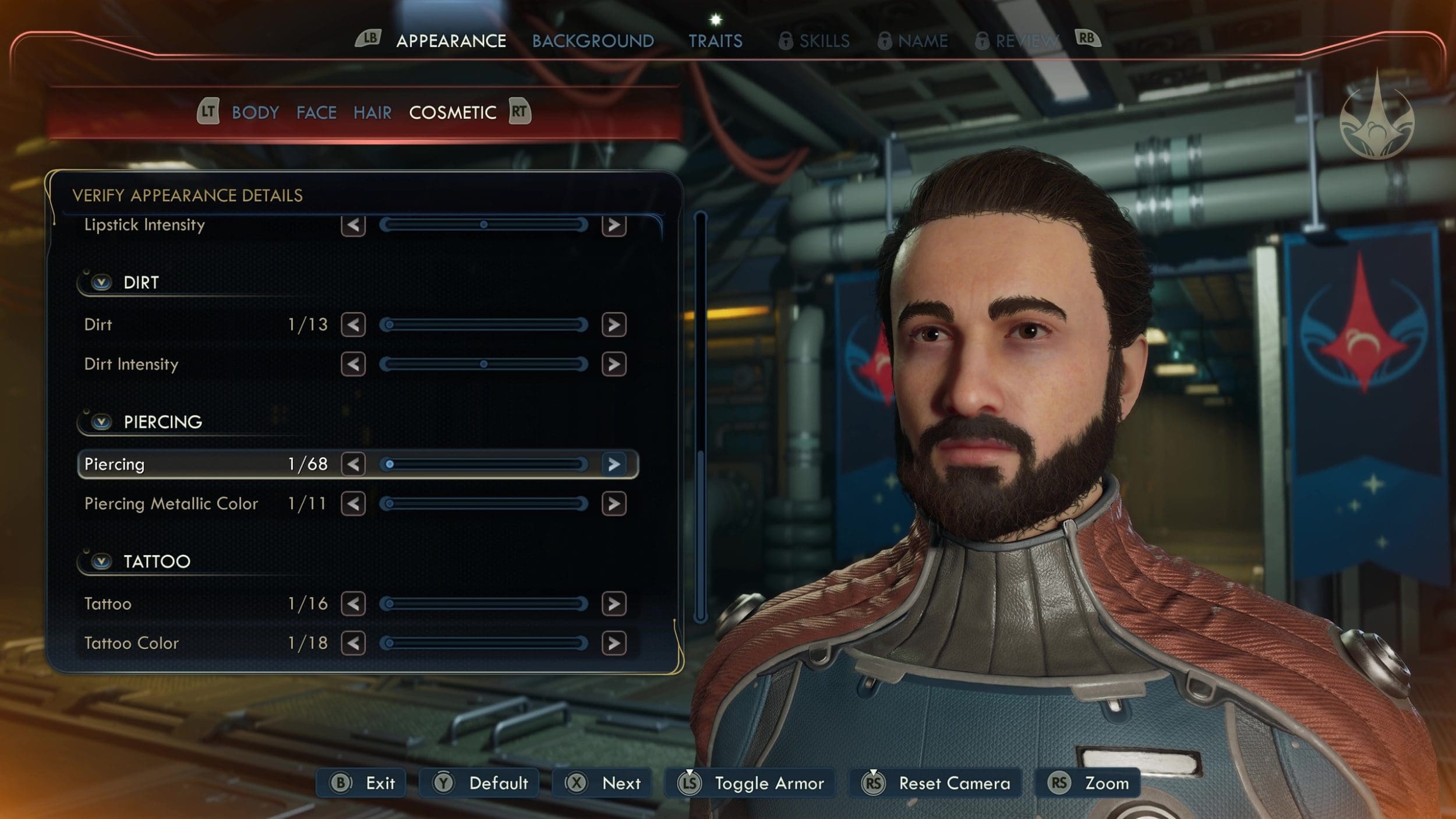Increase the Piercing option with right arrow
1456x819 pixels.
tap(614, 464)
